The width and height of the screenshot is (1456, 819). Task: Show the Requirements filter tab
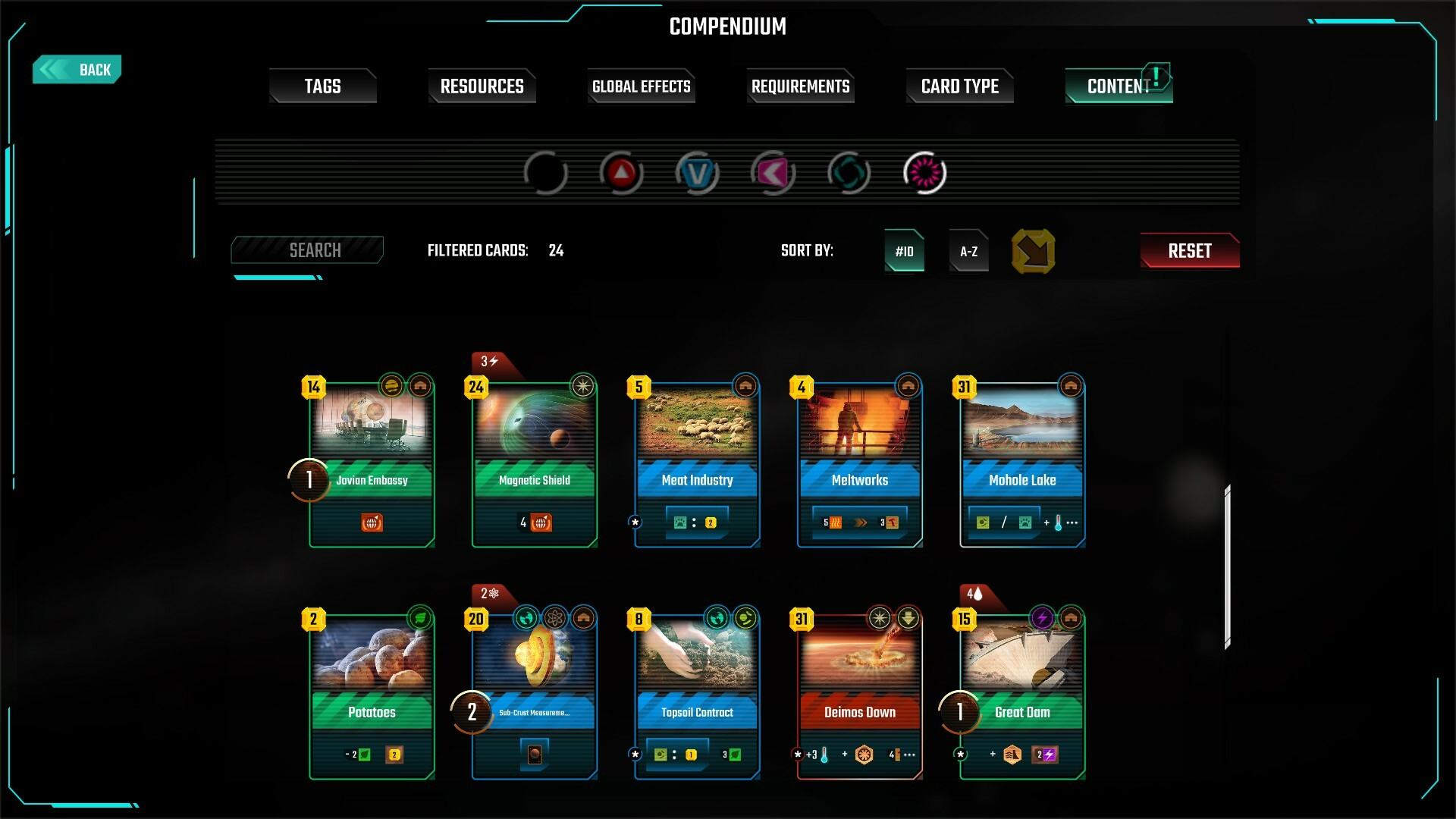800,86
